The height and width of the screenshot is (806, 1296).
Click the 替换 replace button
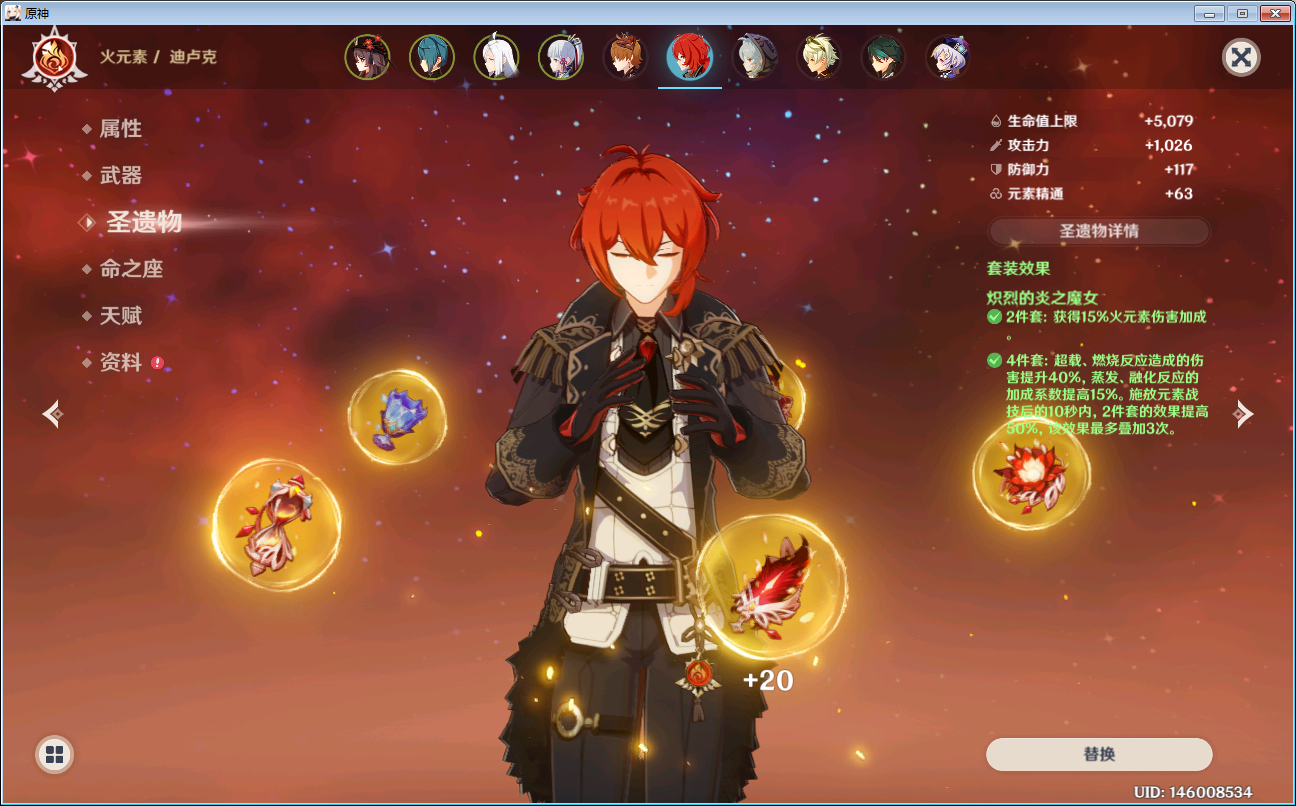(1098, 754)
